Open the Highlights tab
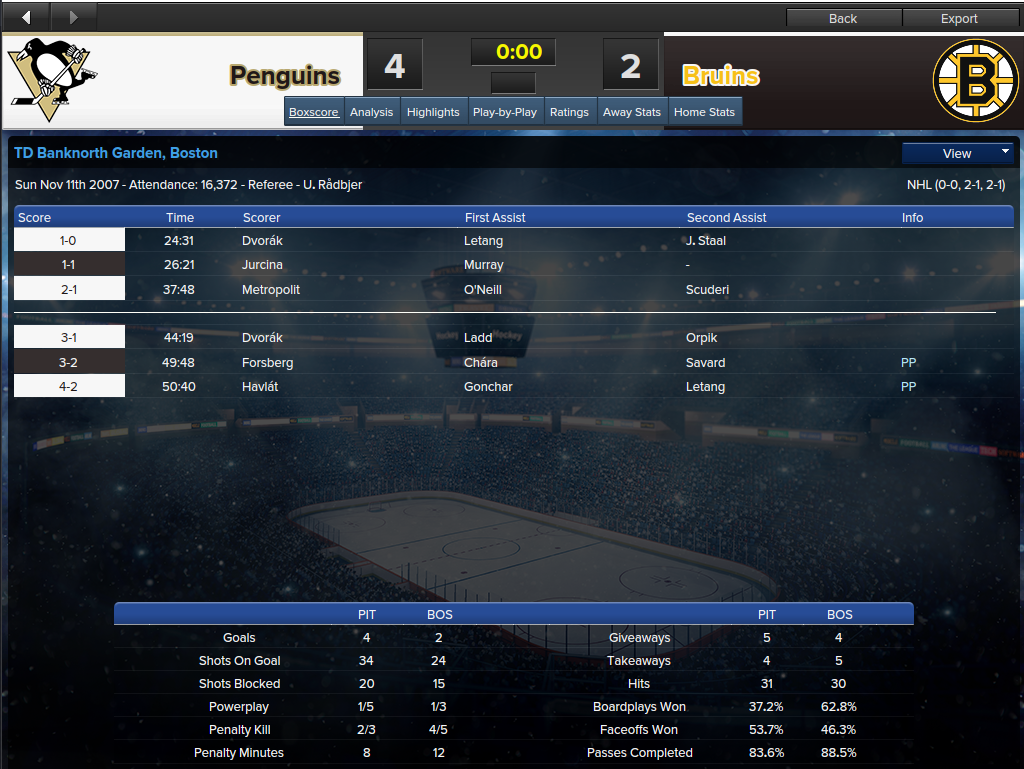 [x=433, y=112]
